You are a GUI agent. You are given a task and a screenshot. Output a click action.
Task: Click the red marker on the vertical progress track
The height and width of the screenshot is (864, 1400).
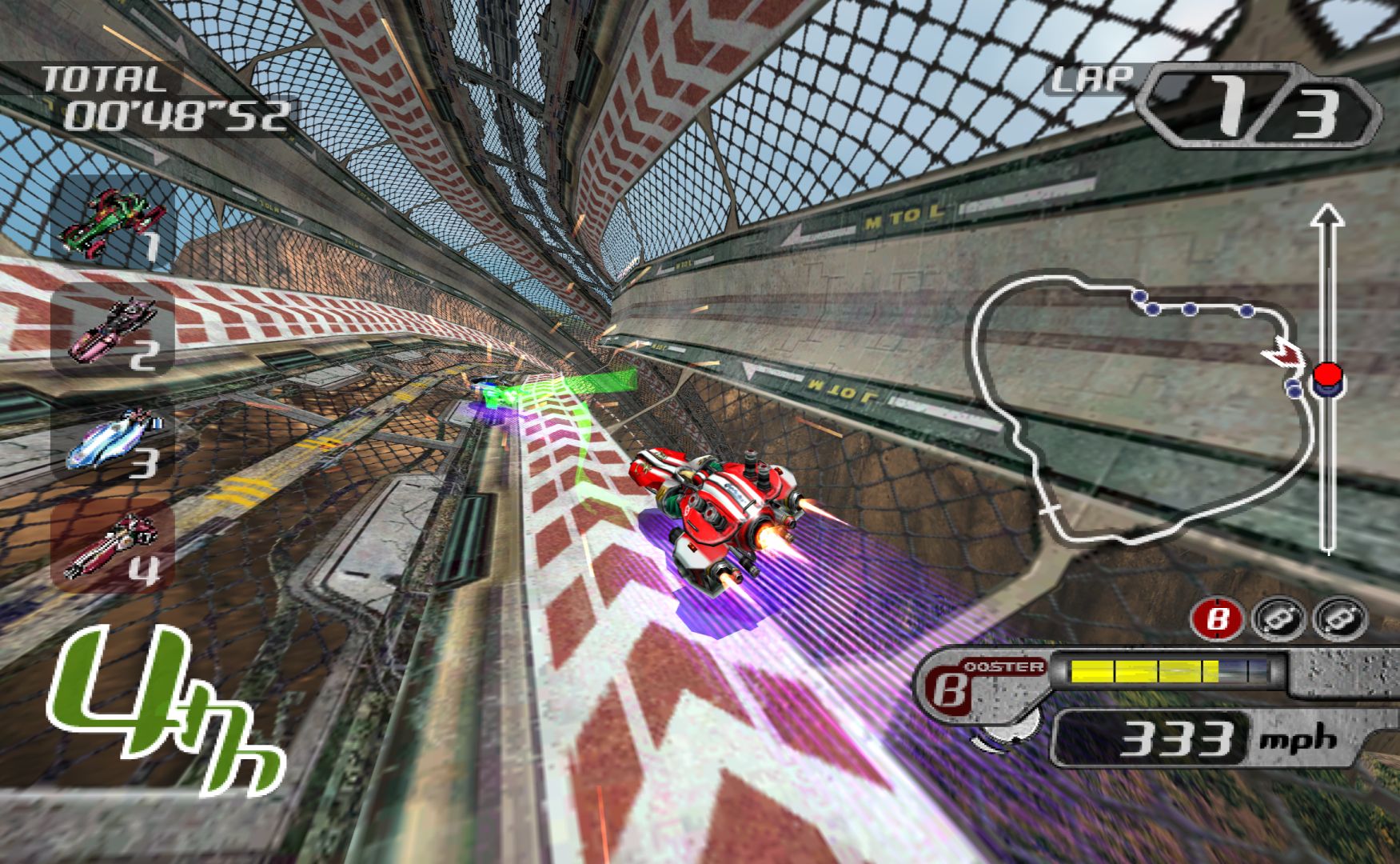point(1327,376)
